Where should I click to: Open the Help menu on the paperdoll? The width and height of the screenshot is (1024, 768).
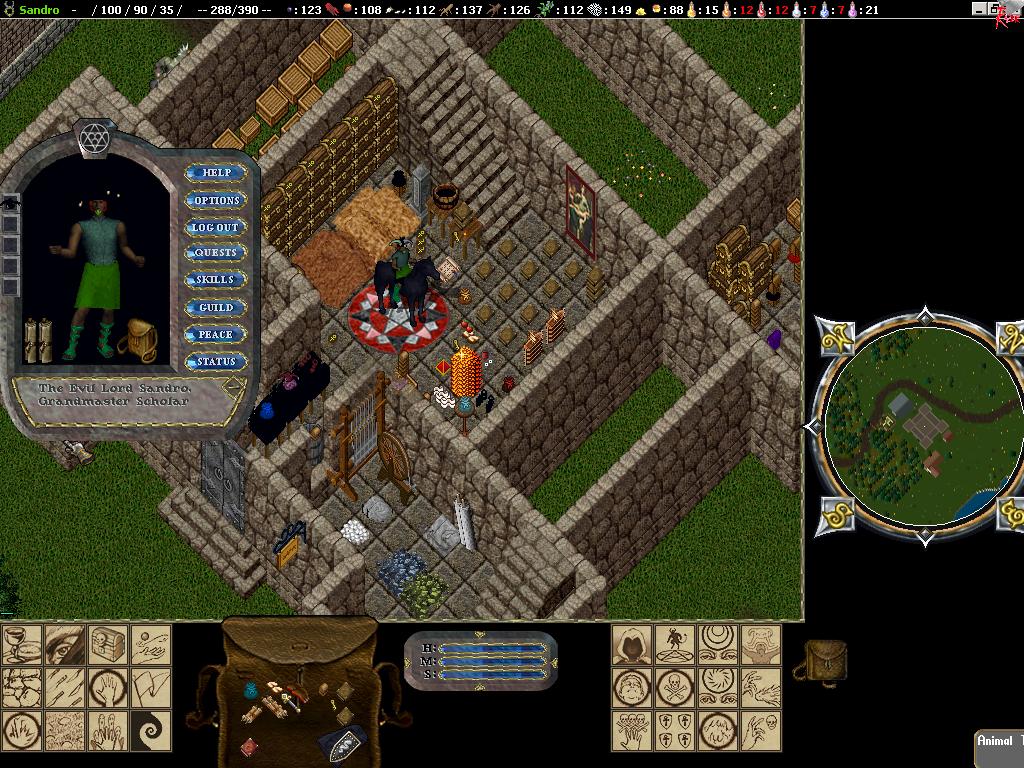(x=216, y=173)
